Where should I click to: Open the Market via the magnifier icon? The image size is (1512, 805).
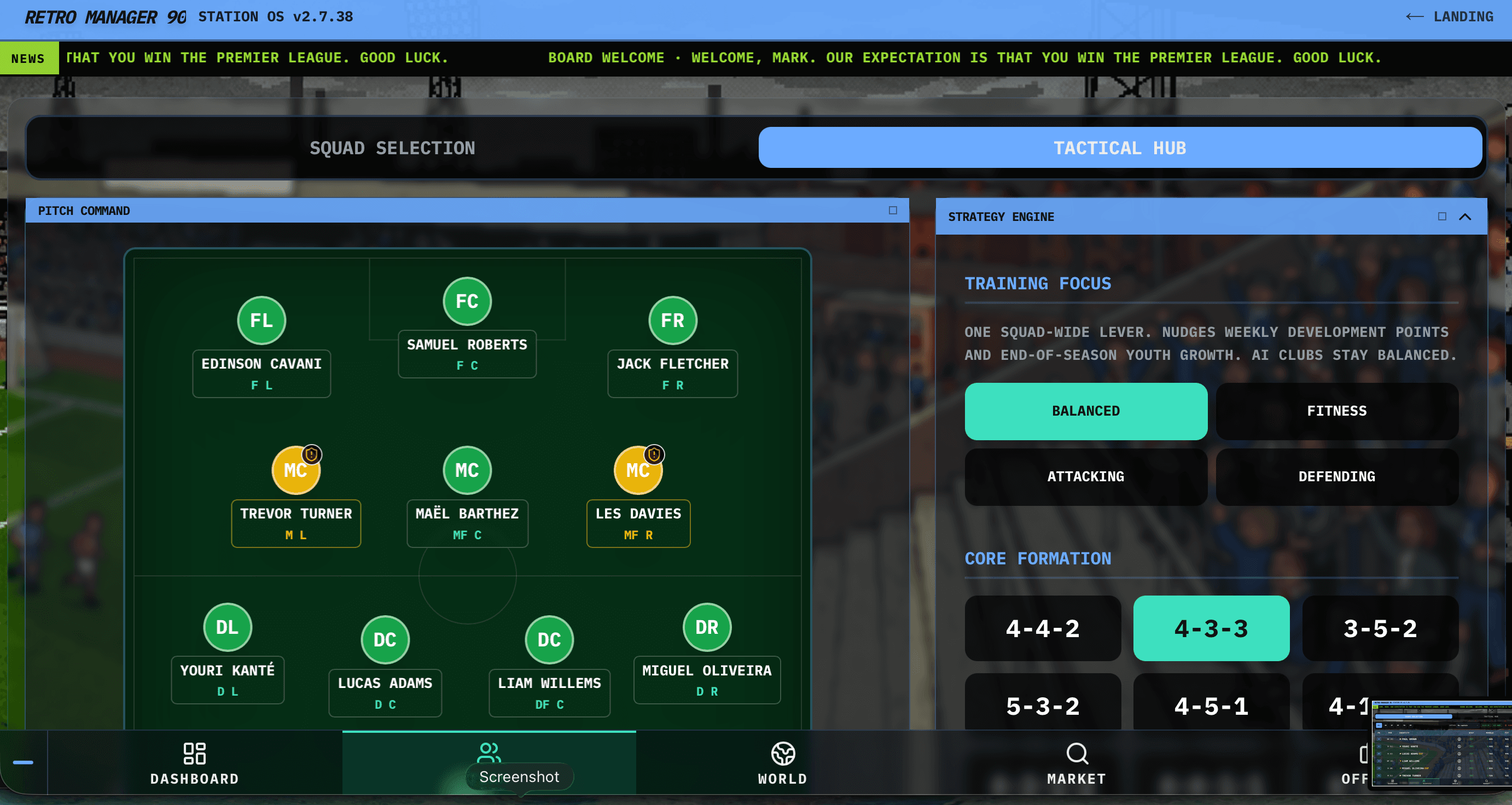click(x=1077, y=755)
